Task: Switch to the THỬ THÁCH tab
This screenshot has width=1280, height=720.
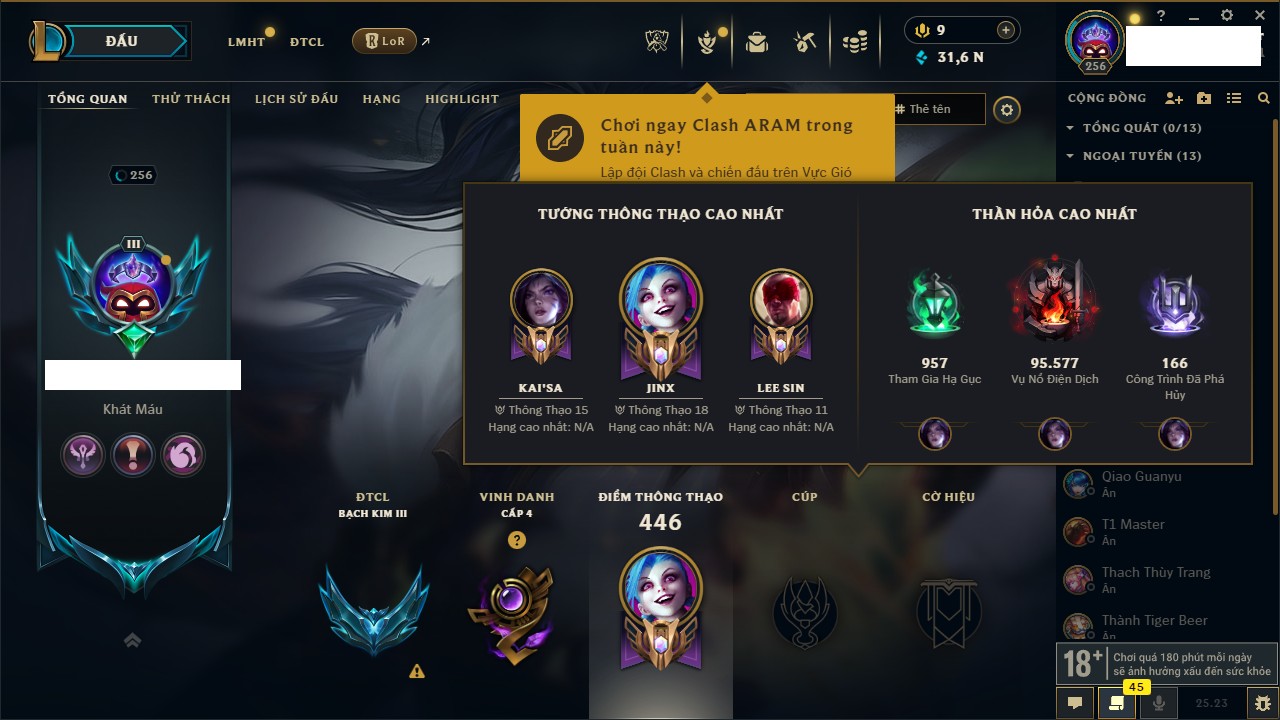Action: [191, 99]
